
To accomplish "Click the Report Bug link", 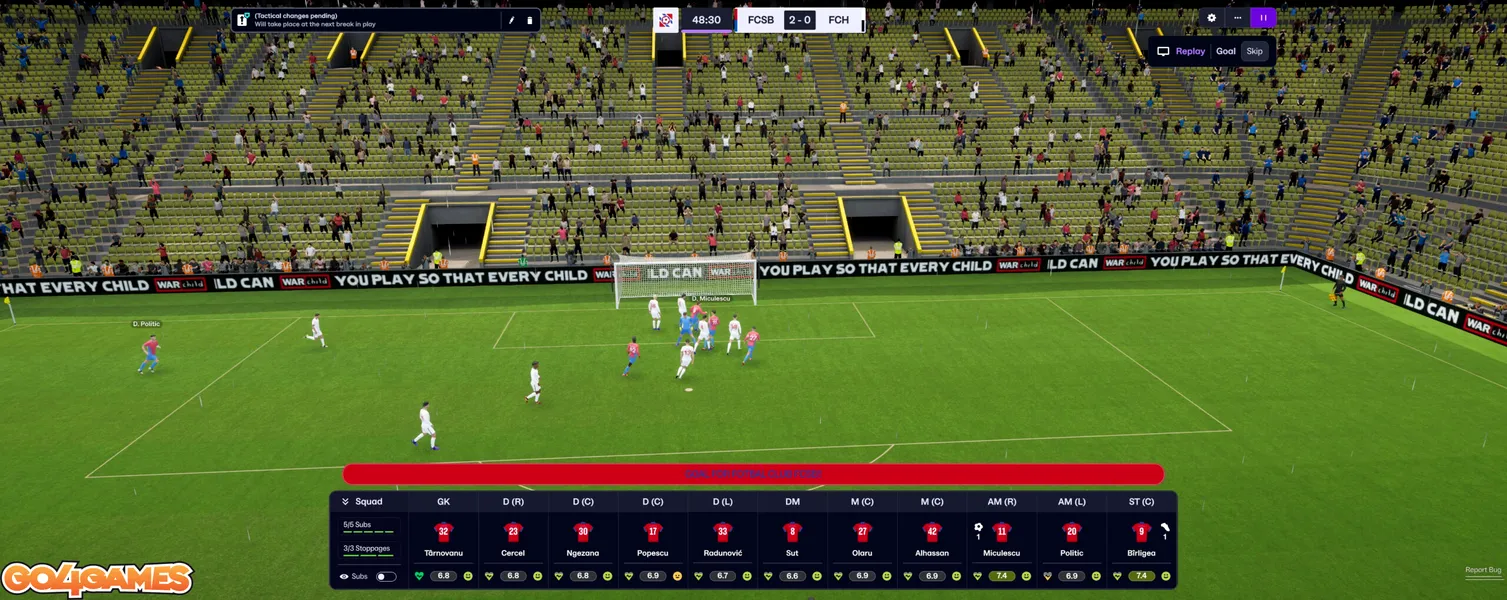I will click(x=1483, y=570).
